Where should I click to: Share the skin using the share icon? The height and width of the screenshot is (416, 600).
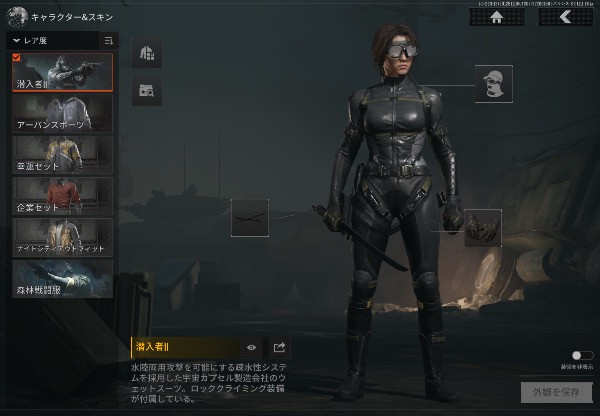280,348
